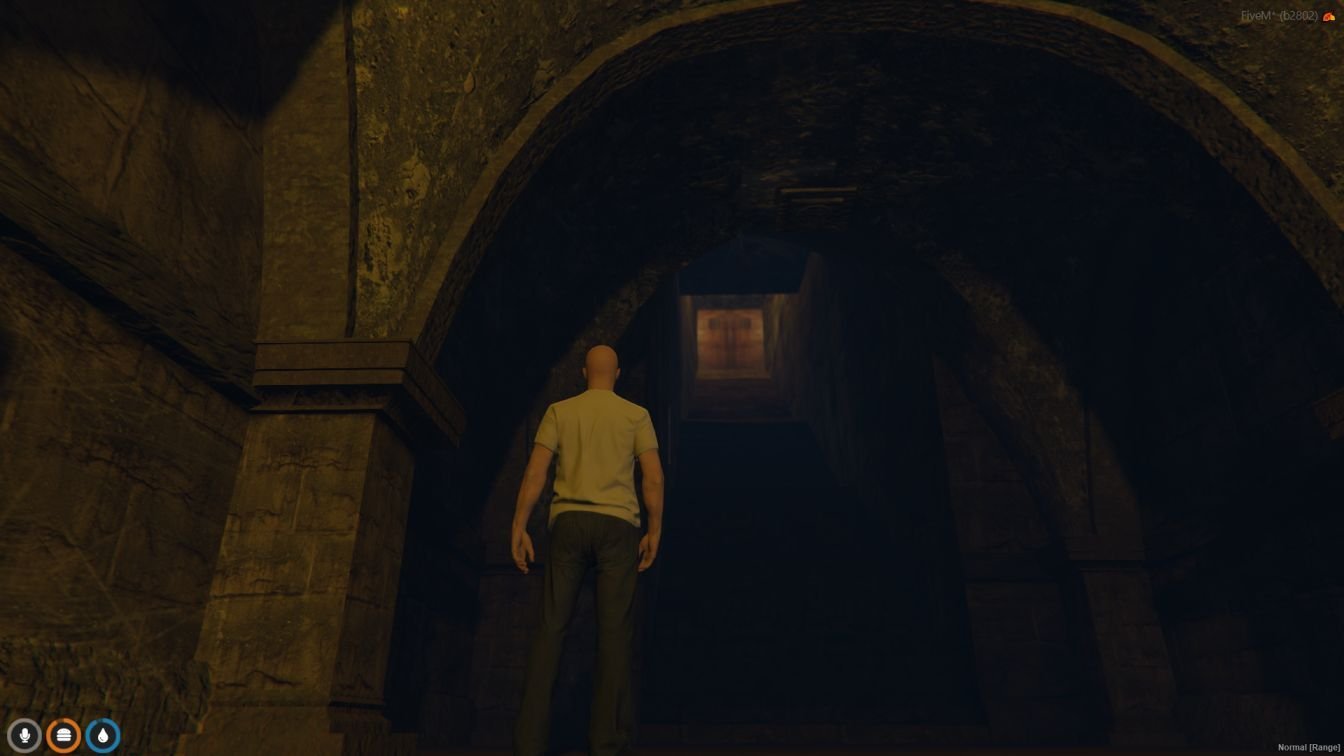Click the microphone voice icon
Screen dimensions: 1344x756
click(24, 736)
